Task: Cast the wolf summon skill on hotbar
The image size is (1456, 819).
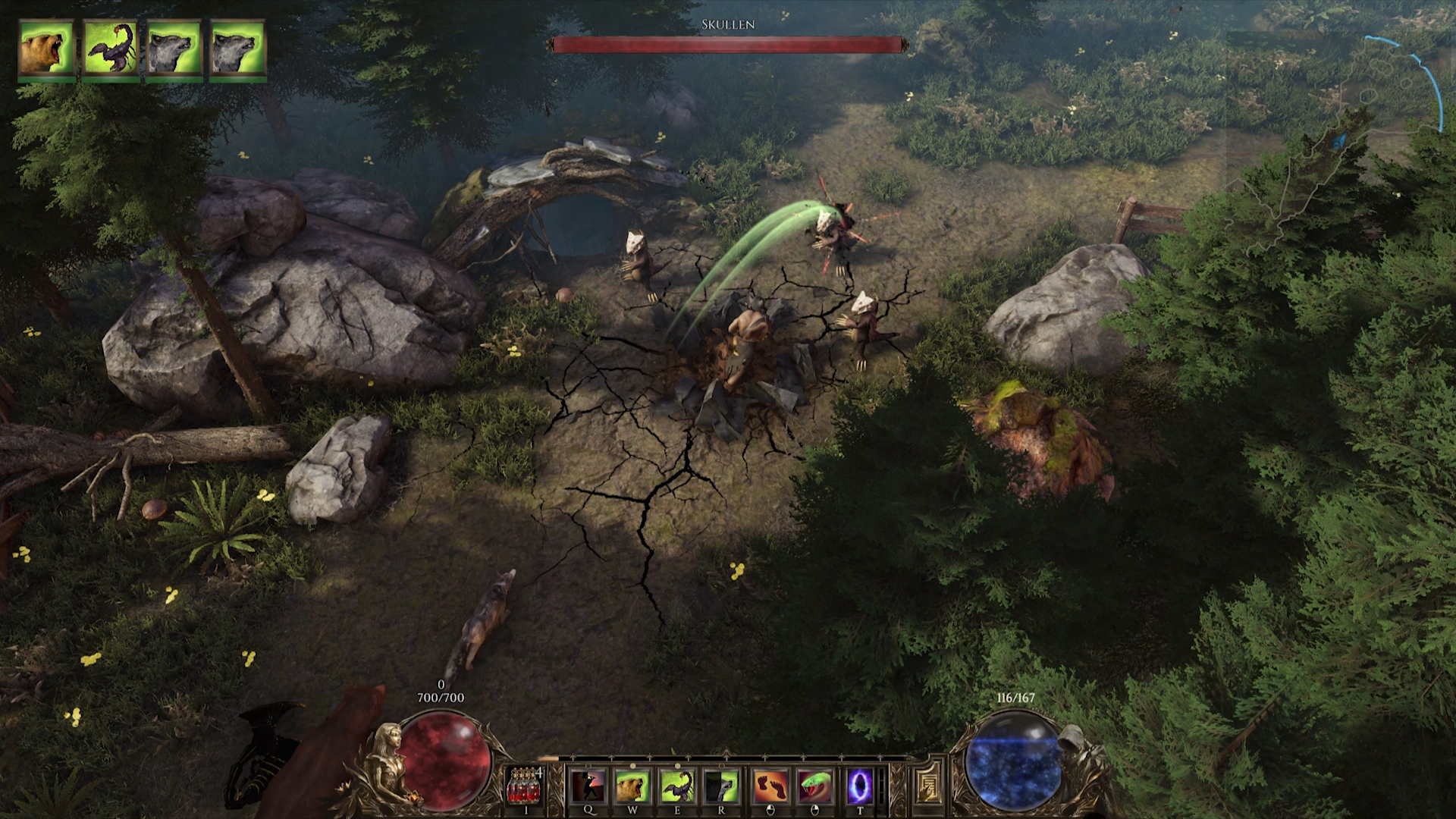Action: (x=721, y=786)
